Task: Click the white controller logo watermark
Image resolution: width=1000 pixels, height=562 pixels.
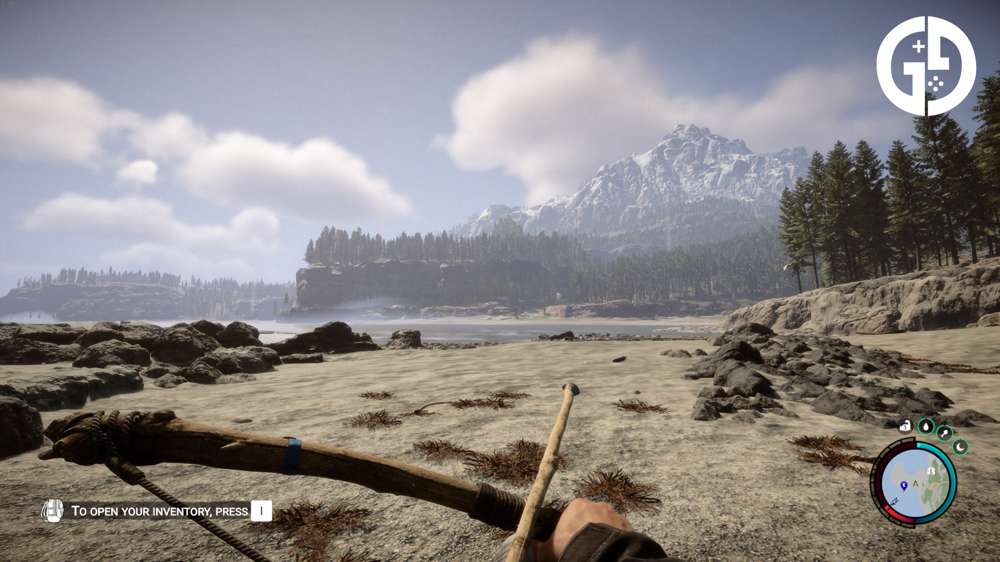Action: 926,66
